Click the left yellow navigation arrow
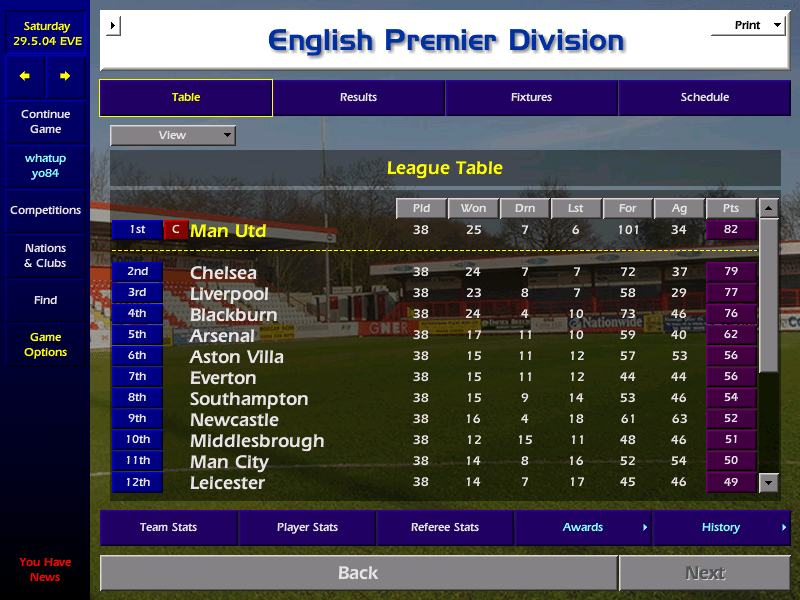The image size is (800, 600). [25, 76]
